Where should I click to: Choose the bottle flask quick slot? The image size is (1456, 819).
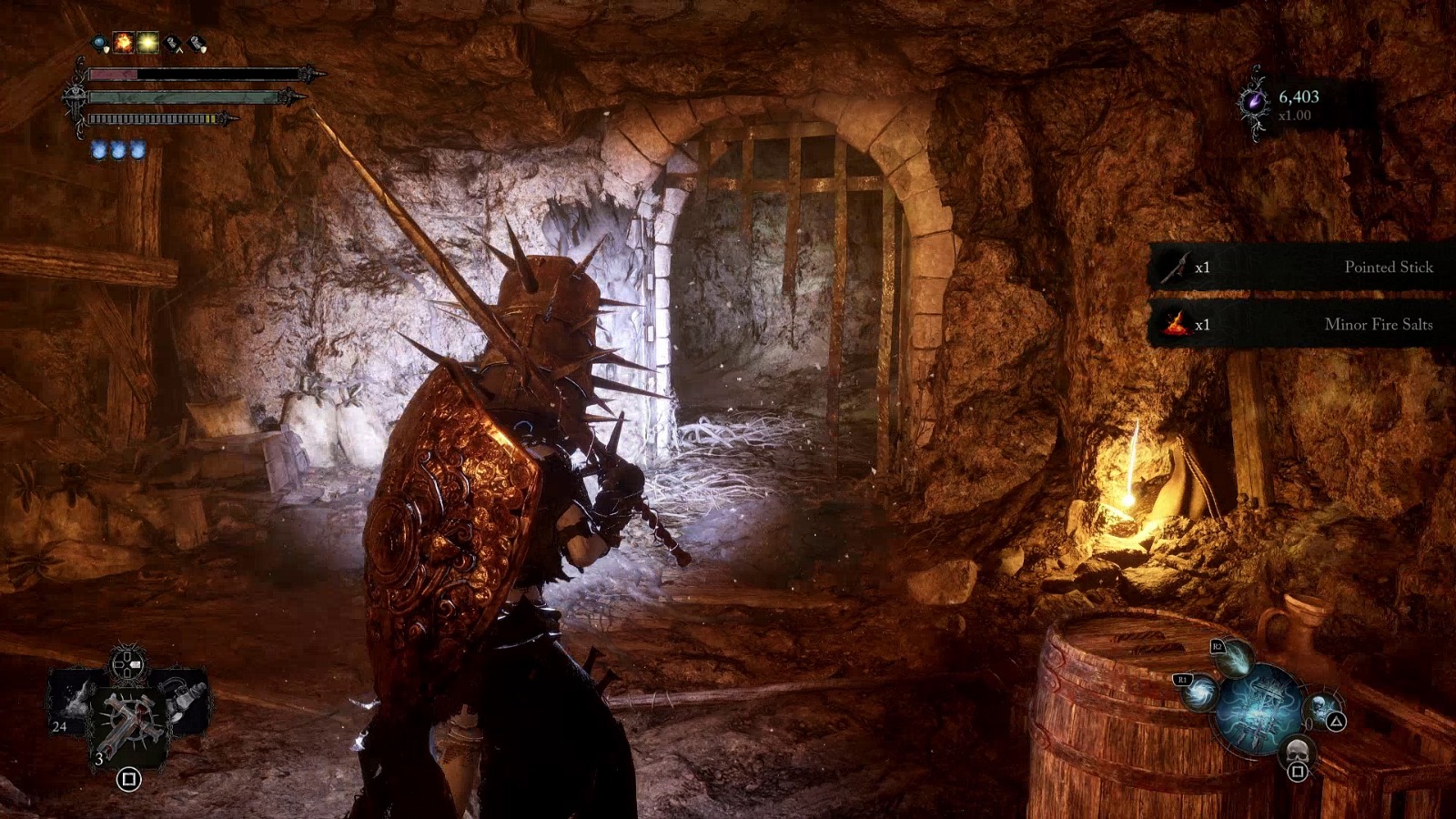pos(188,701)
